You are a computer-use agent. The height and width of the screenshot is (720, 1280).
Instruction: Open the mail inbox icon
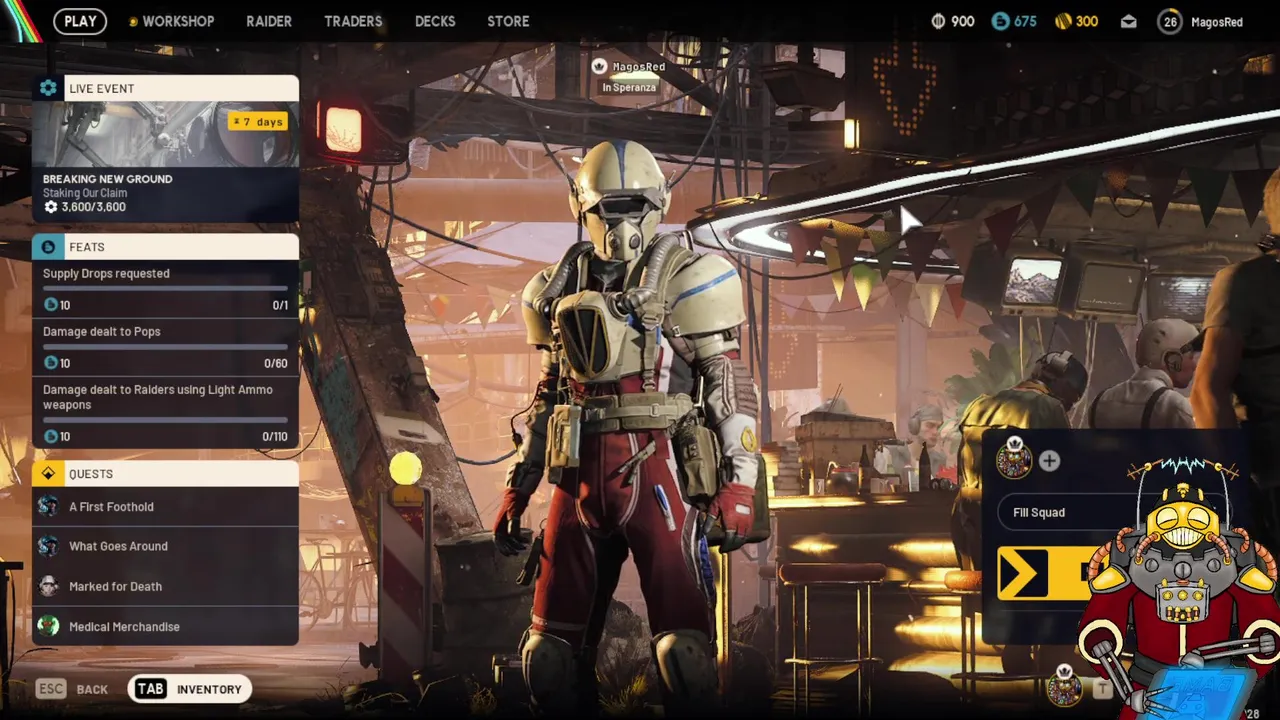tap(1129, 21)
